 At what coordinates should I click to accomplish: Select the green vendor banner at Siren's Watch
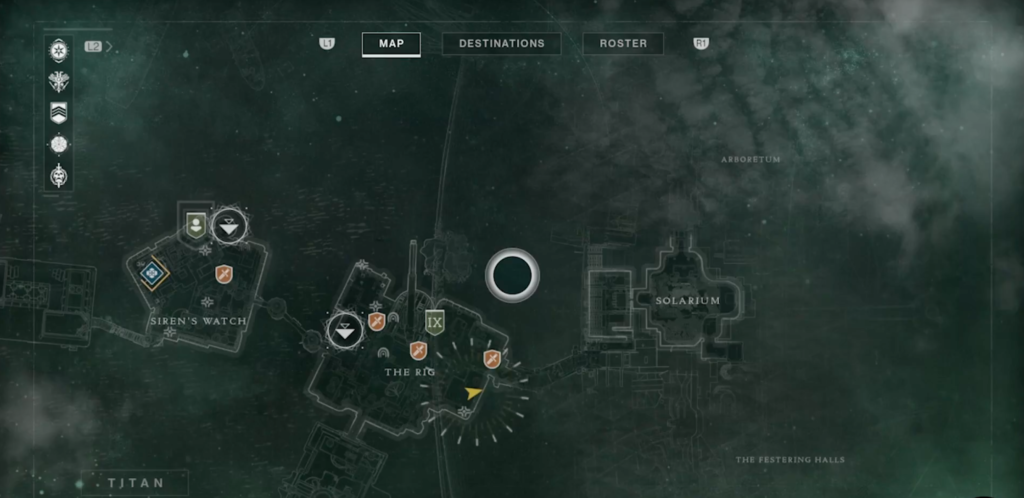[196, 224]
